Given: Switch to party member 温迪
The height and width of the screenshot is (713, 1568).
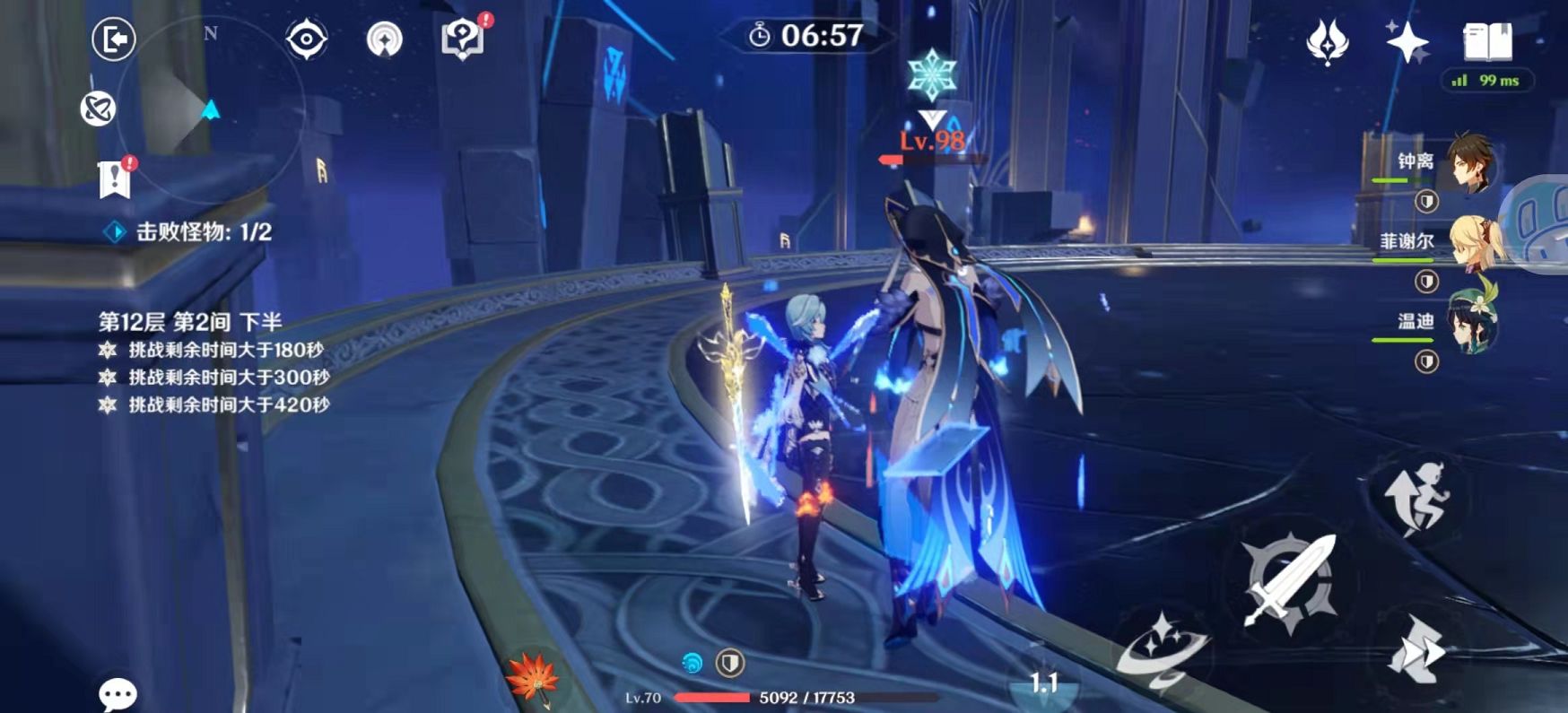Looking at the screenshot, I should point(1469,321).
